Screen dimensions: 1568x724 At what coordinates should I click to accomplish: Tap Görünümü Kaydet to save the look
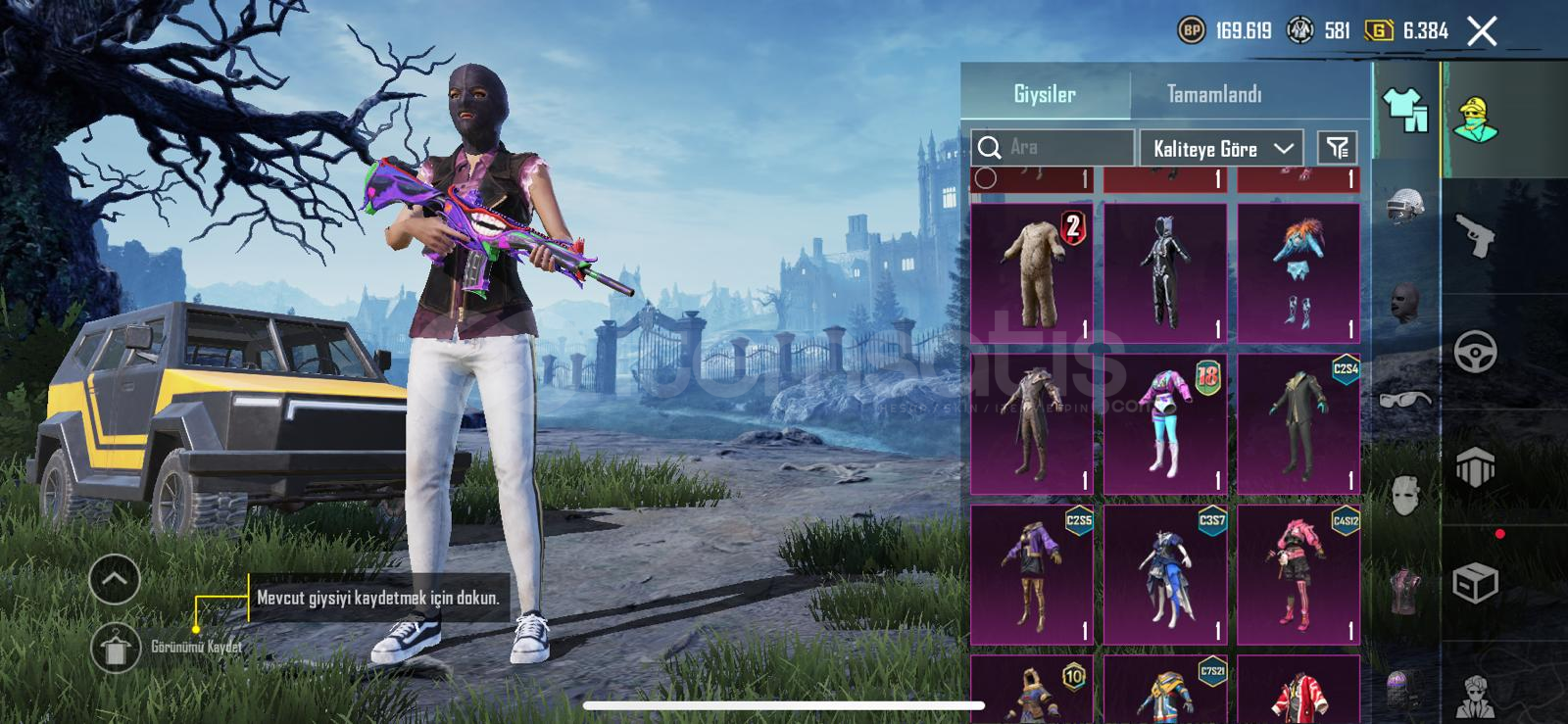click(x=117, y=648)
